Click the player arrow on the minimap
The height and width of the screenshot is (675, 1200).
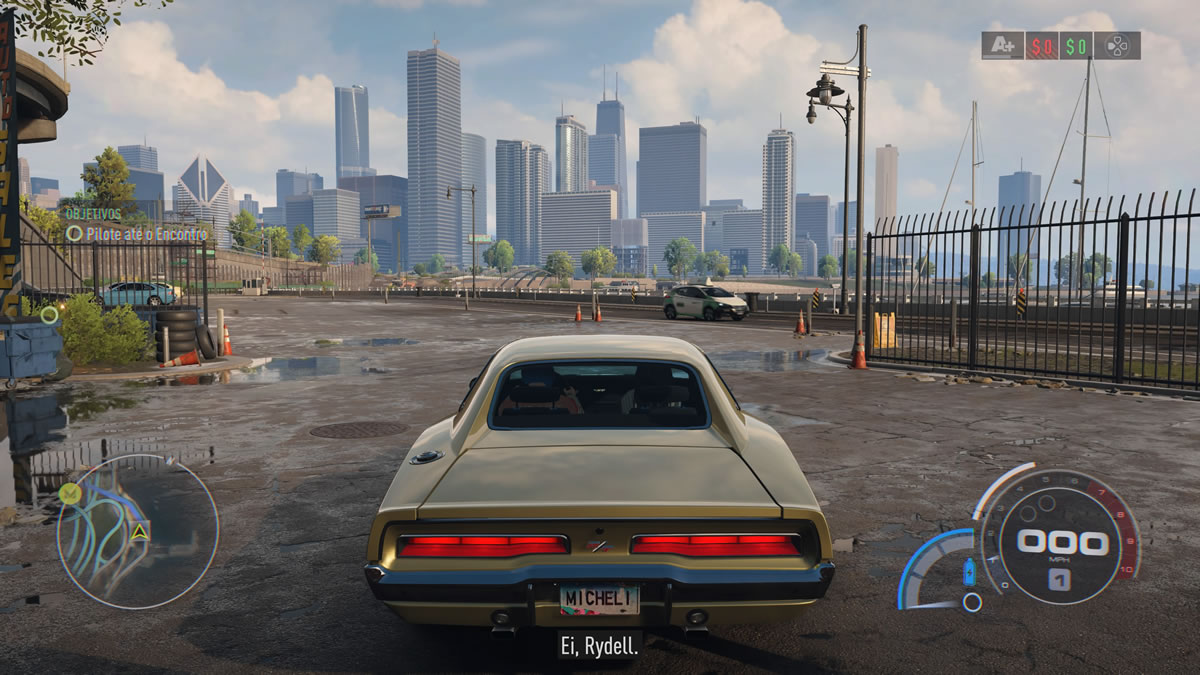coord(140,532)
